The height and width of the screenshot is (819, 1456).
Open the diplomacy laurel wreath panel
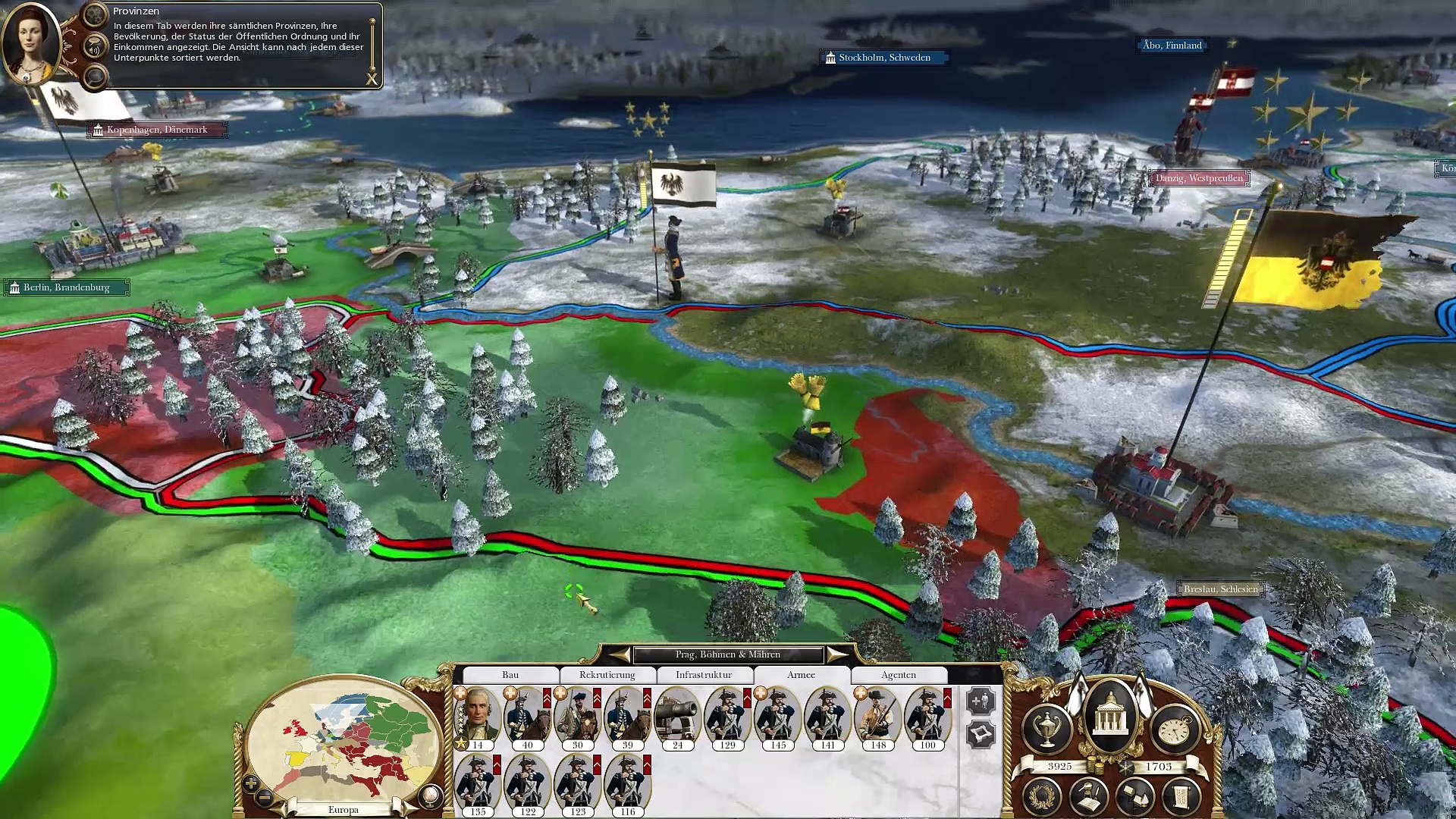[x=1042, y=796]
